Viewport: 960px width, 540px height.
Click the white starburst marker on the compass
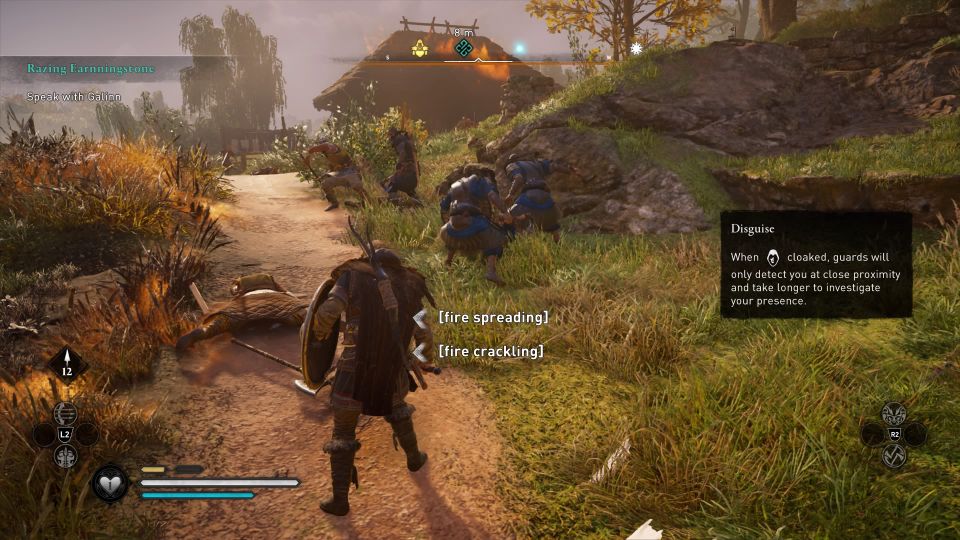[636, 48]
